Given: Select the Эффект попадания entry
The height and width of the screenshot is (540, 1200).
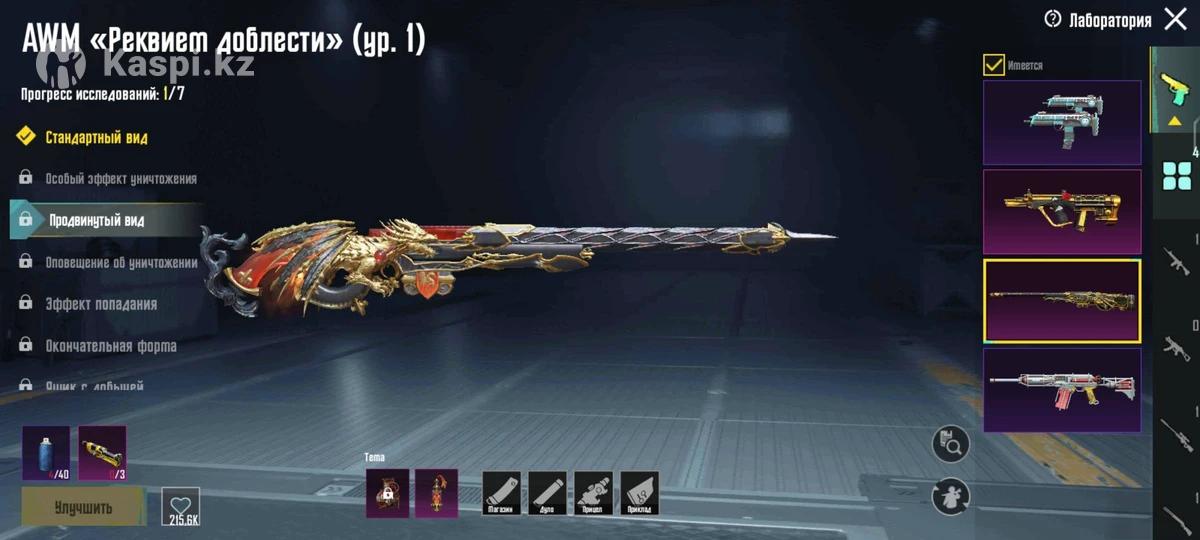Looking at the screenshot, I should click(100, 304).
